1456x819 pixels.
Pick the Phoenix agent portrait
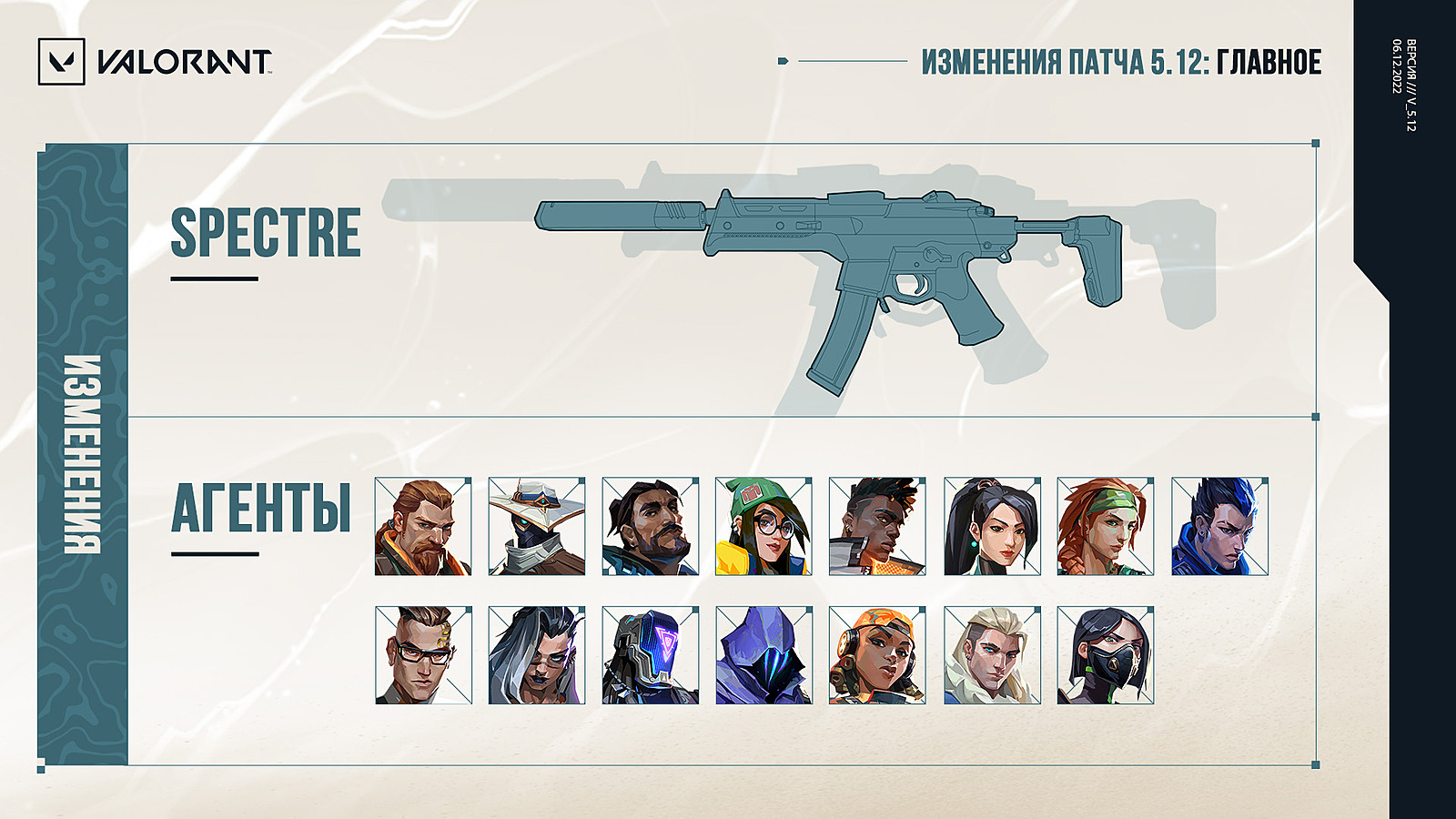[x=877, y=526]
